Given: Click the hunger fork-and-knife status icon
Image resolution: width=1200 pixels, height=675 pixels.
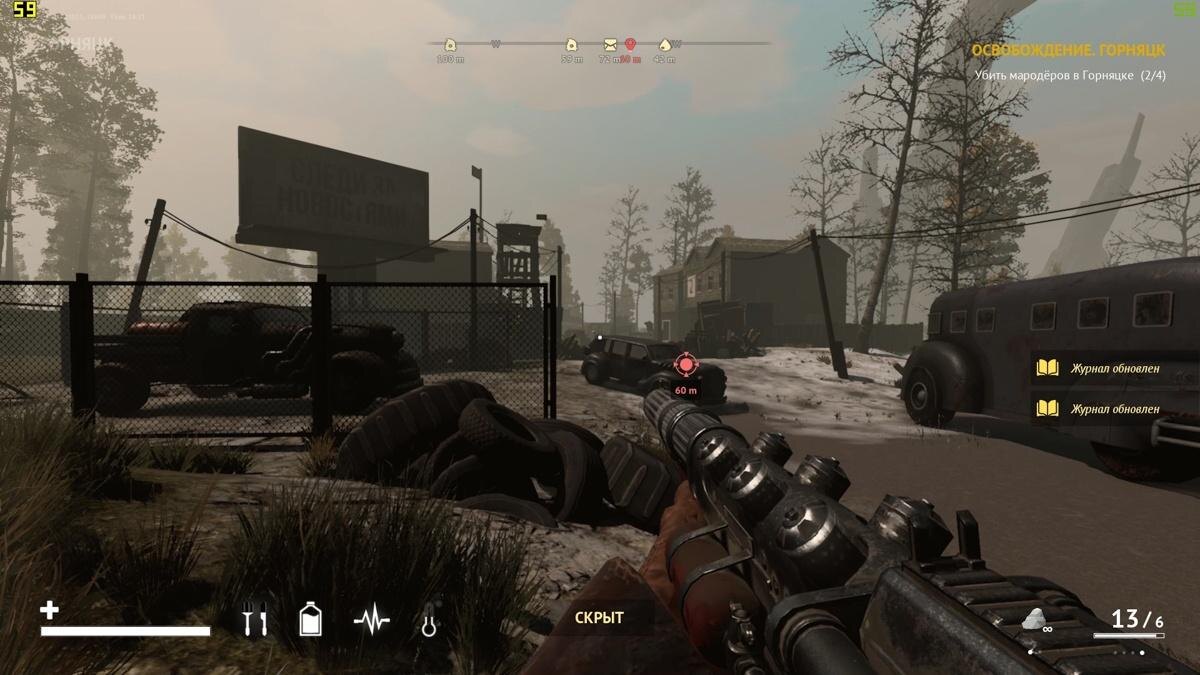Looking at the screenshot, I should coord(256,621).
